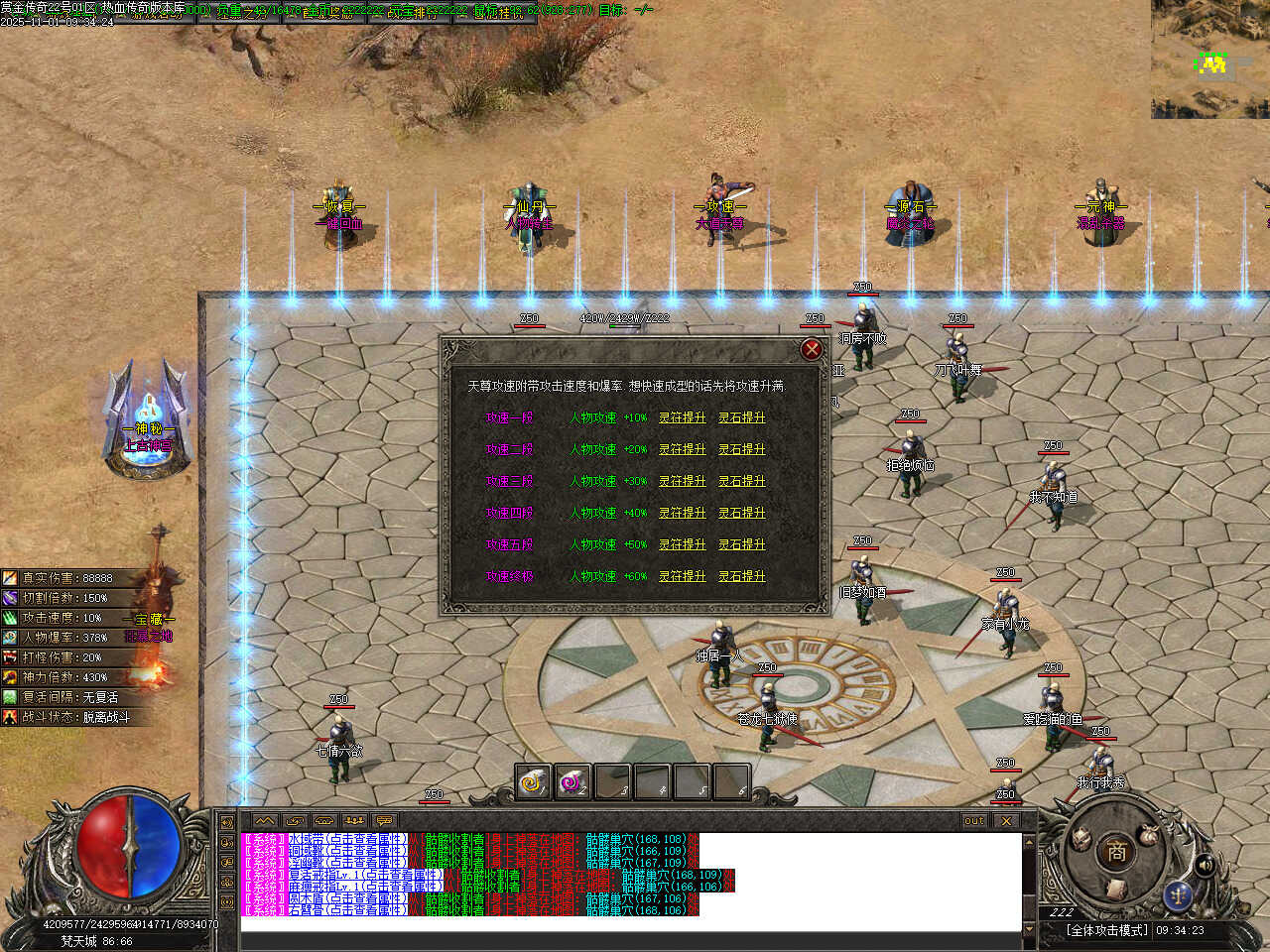The image size is (1270, 952).
Task: Choose 灵符提升 for 攻速一段
Action: pyautogui.click(x=683, y=417)
